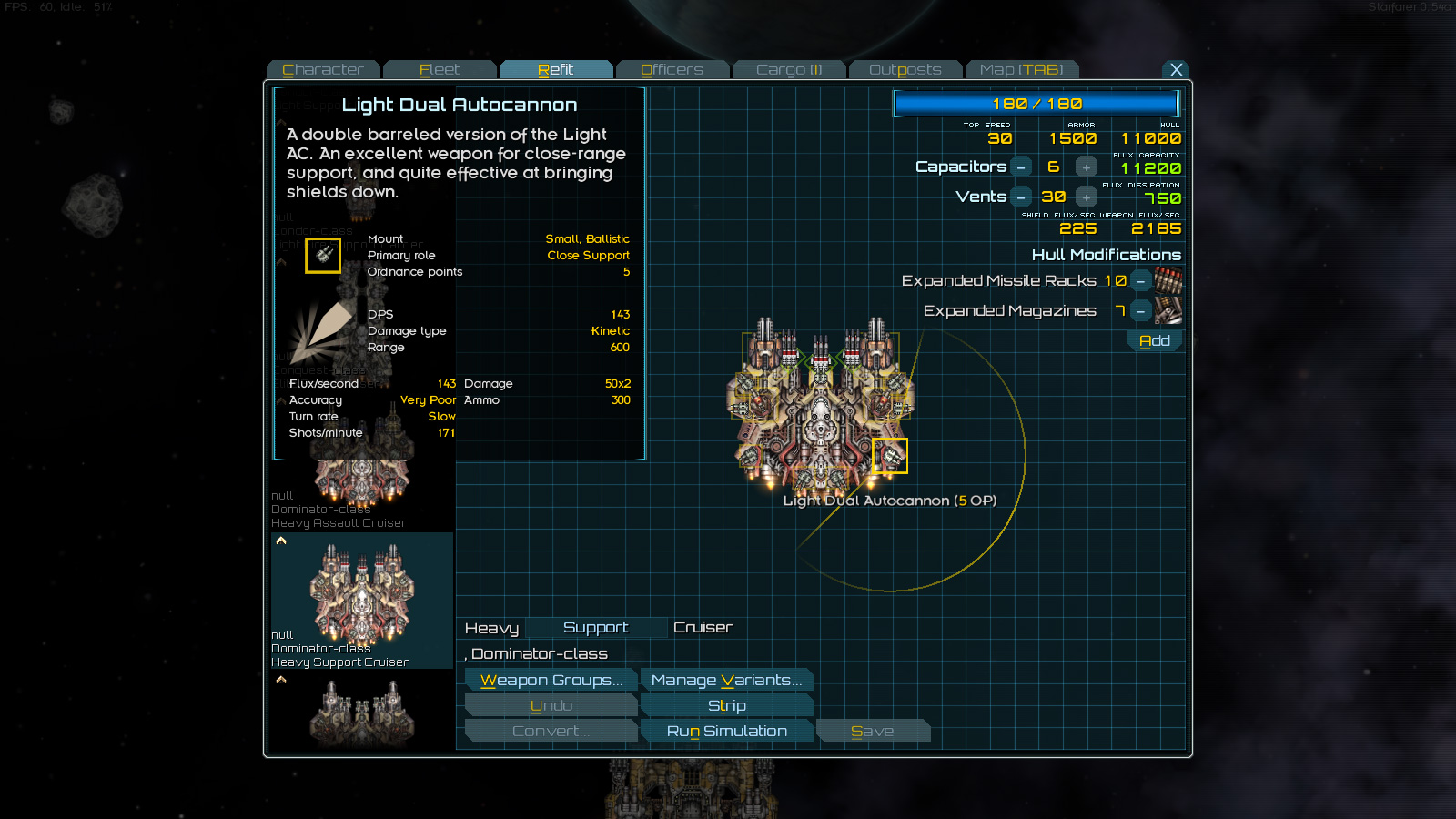The width and height of the screenshot is (1456, 819).
Task: Strip the ship of weapons with Strip
Action: pos(726,705)
